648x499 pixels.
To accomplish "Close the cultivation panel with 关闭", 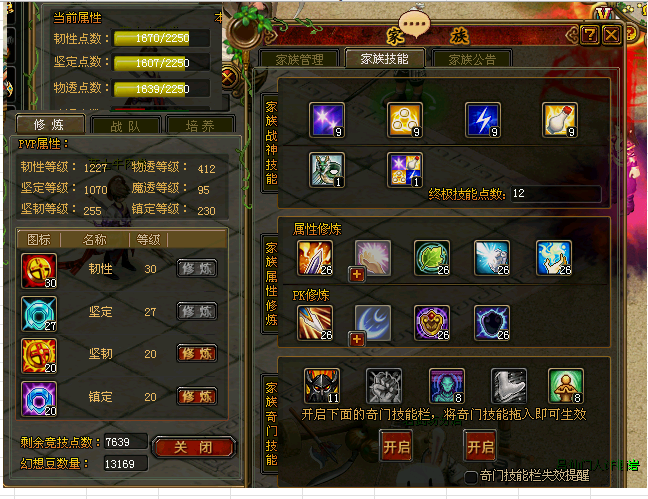I will [194, 446].
